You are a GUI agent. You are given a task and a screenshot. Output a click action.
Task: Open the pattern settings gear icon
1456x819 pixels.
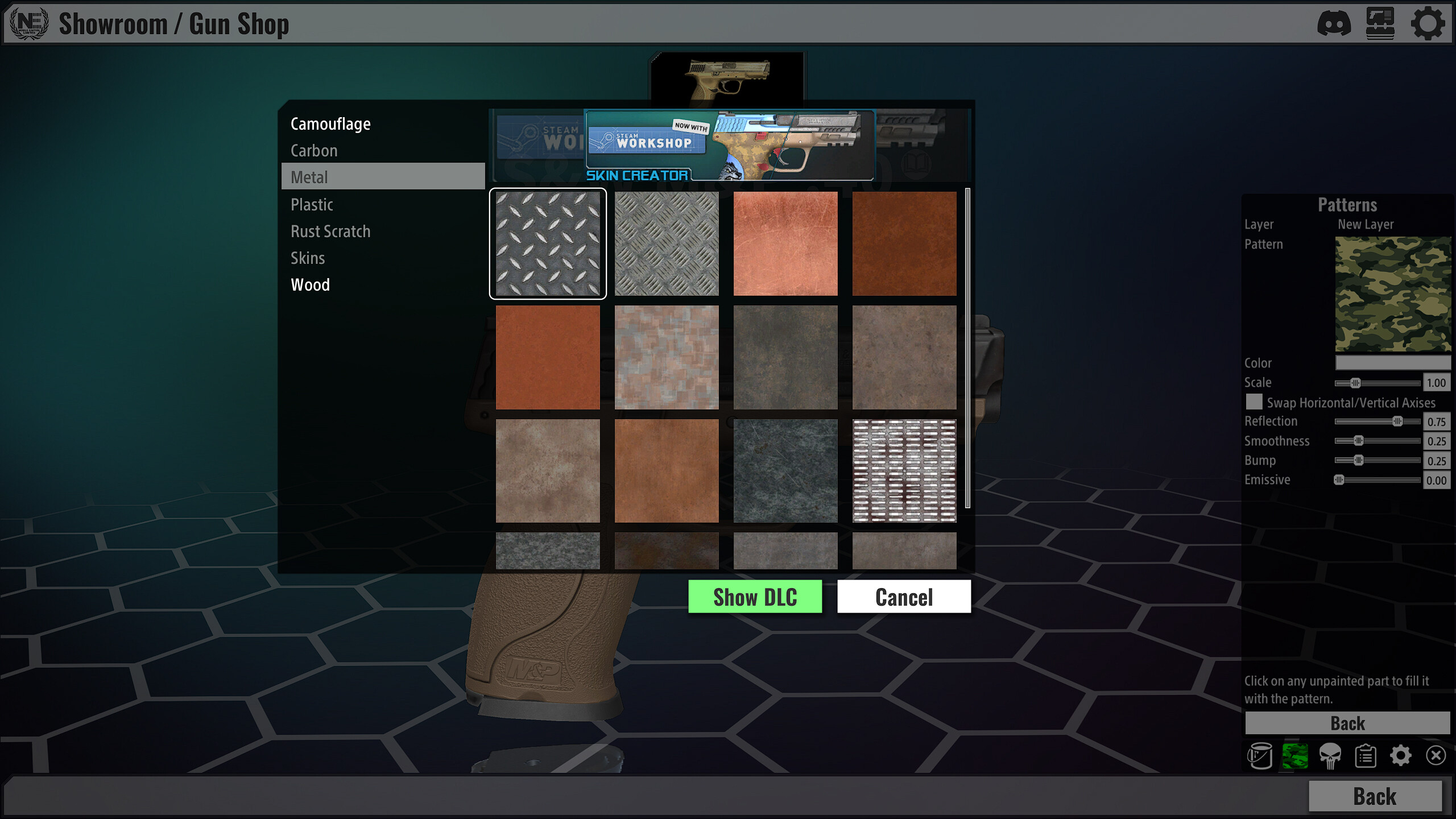click(x=1402, y=756)
